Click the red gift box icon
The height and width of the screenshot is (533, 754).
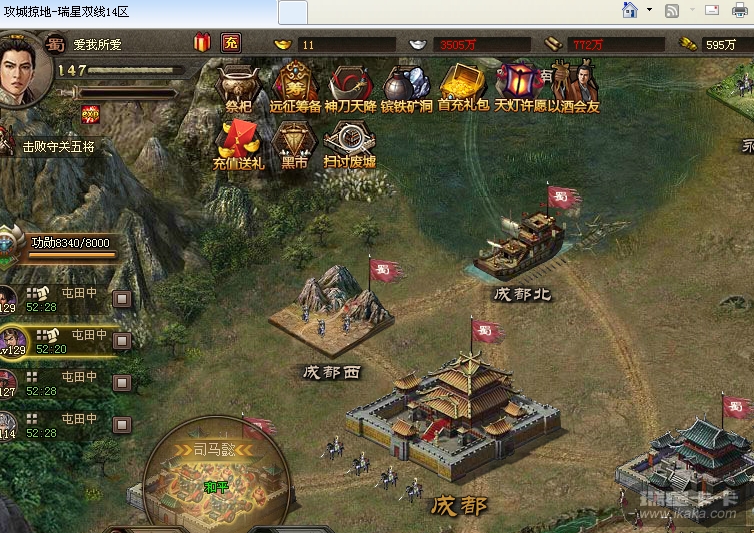[203, 43]
